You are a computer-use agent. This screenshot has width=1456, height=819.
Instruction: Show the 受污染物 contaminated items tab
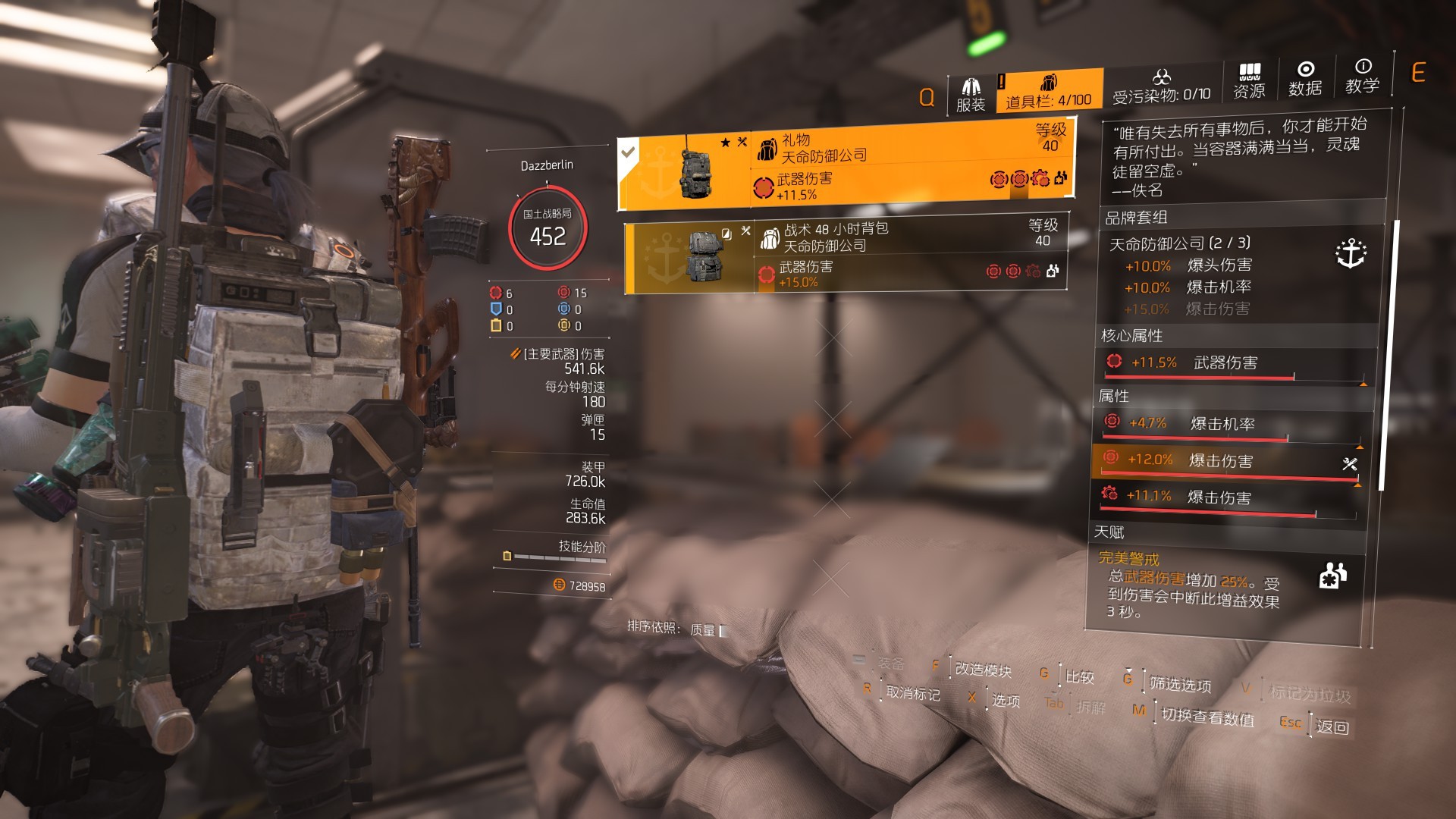click(1161, 87)
